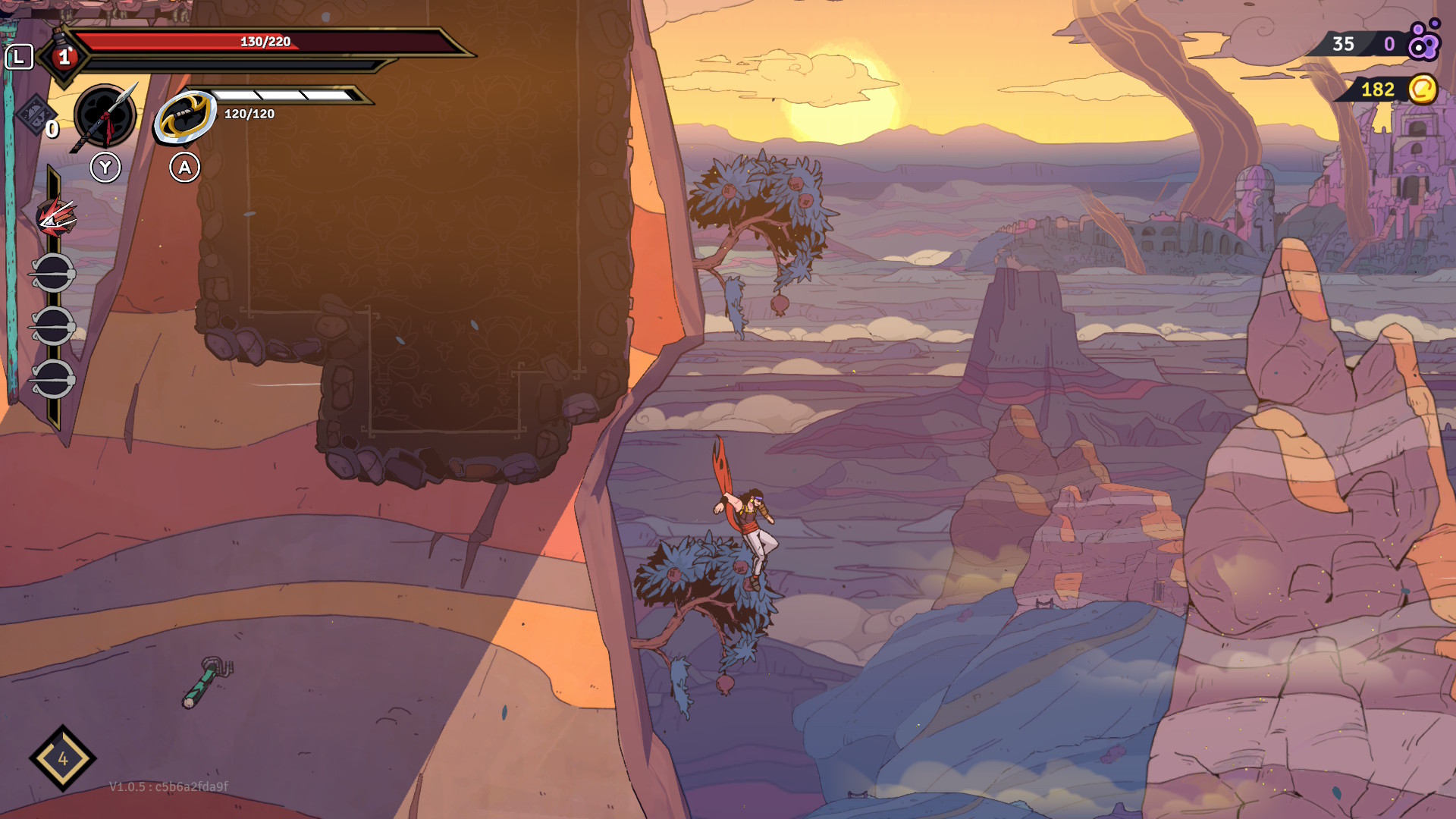Select the spear primary weapon icon
The image size is (1456, 819).
(x=105, y=117)
